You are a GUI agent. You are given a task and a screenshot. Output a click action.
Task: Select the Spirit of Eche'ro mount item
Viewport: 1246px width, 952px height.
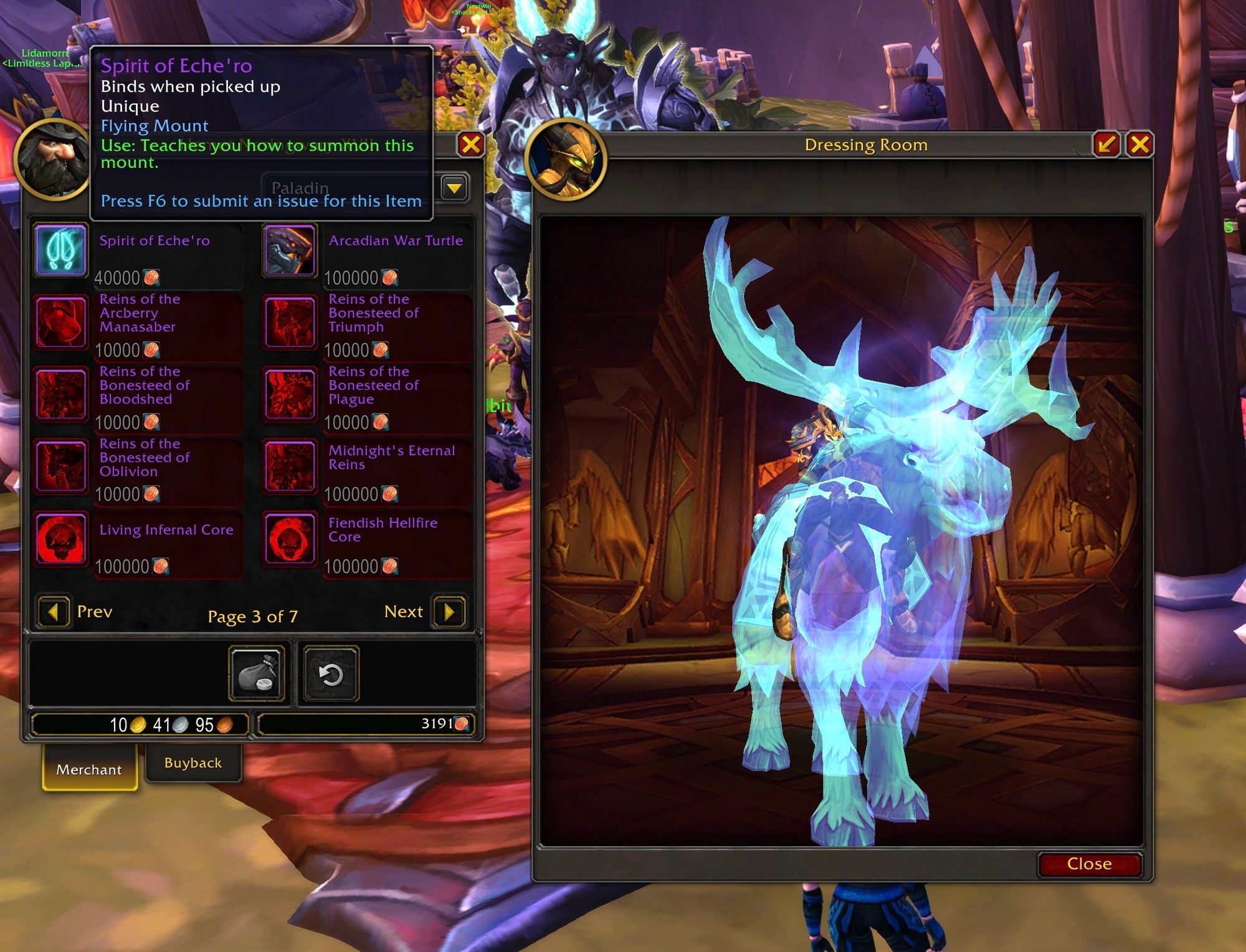pos(60,250)
